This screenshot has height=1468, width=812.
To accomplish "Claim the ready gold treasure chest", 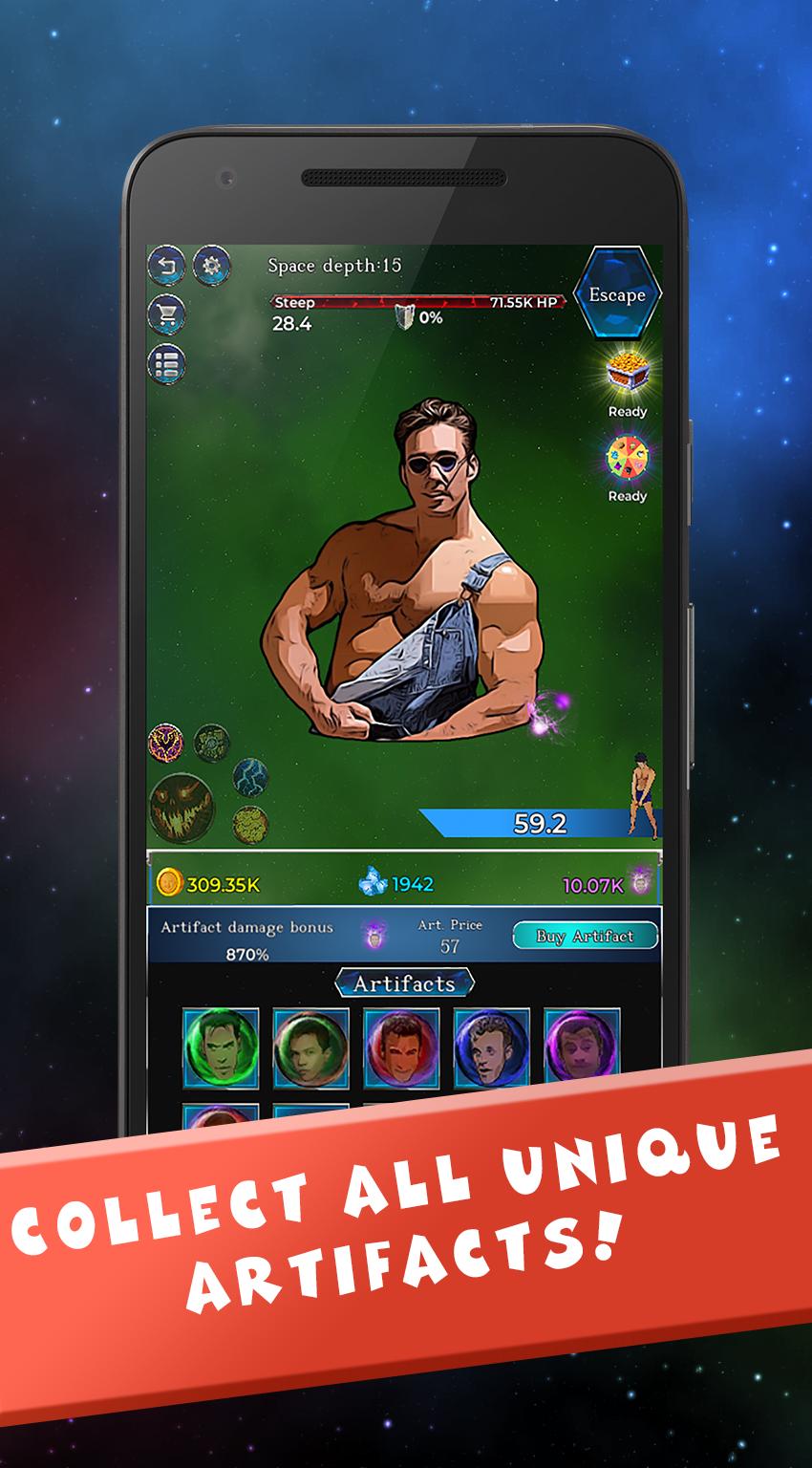I will (627, 373).
